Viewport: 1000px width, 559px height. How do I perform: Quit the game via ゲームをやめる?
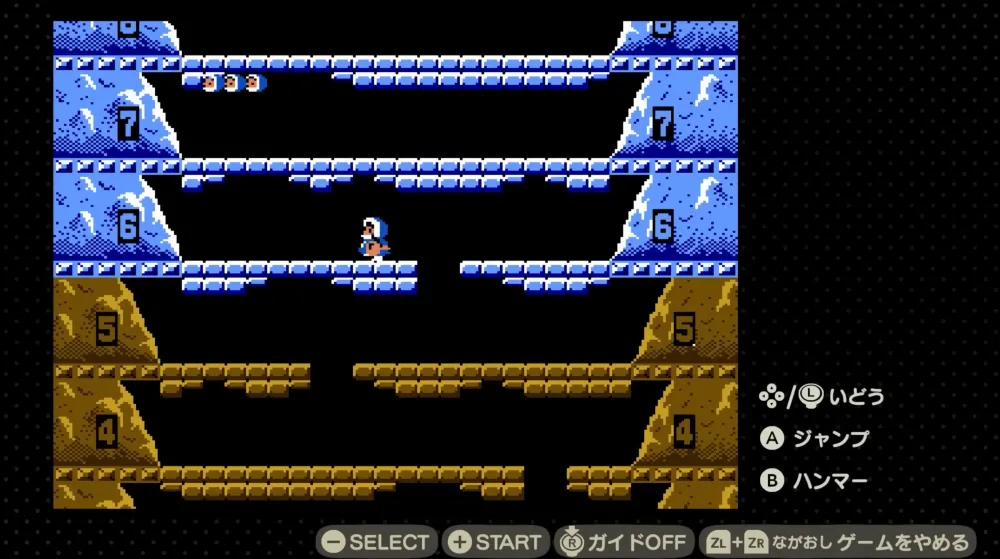[x=836, y=542]
